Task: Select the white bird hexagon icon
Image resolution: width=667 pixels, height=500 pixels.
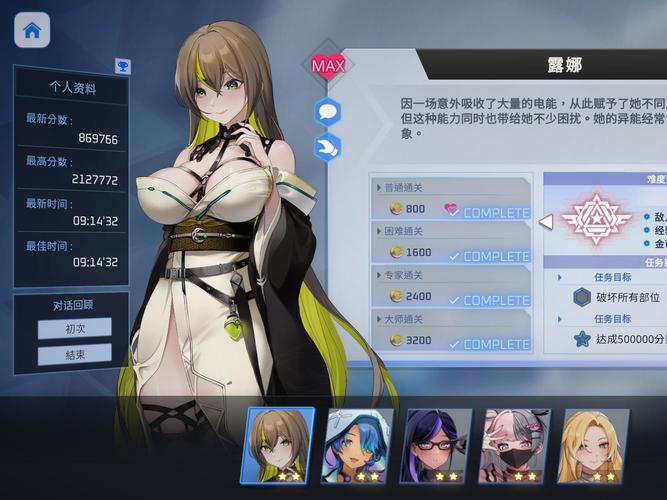Action: (327, 147)
